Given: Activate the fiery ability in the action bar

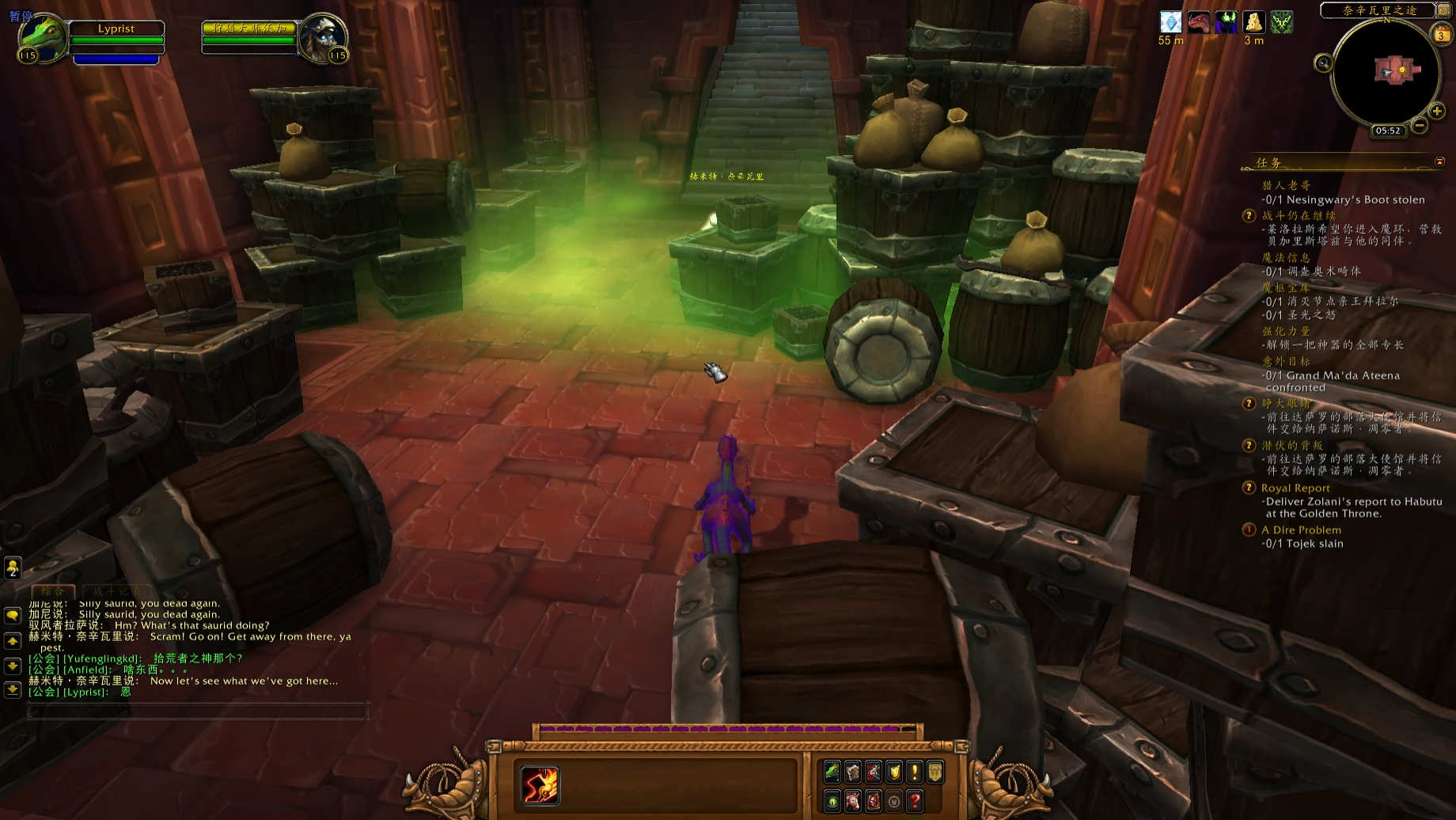Looking at the screenshot, I should click(540, 785).
